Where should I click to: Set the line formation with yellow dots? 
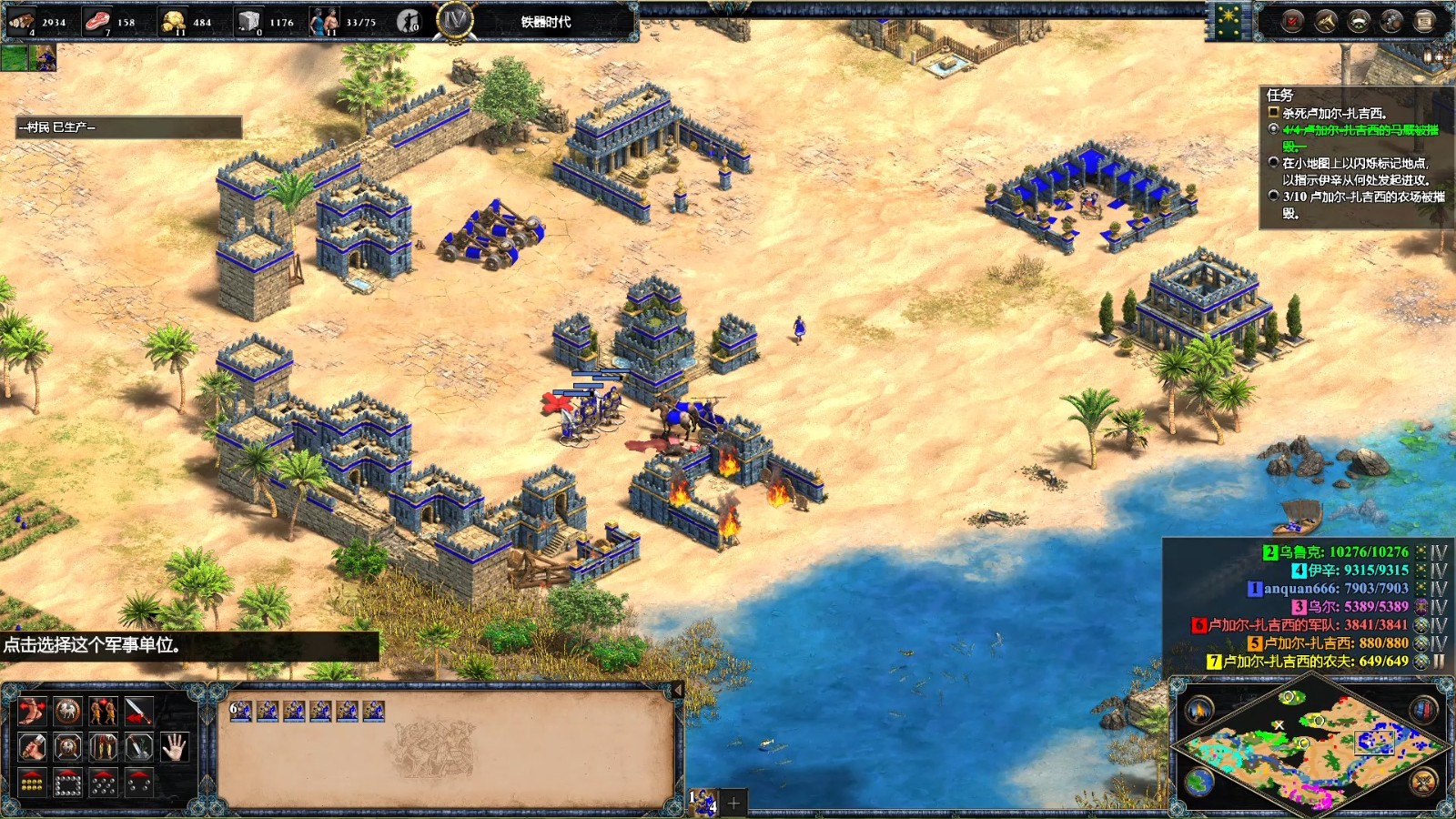[32, 783]
